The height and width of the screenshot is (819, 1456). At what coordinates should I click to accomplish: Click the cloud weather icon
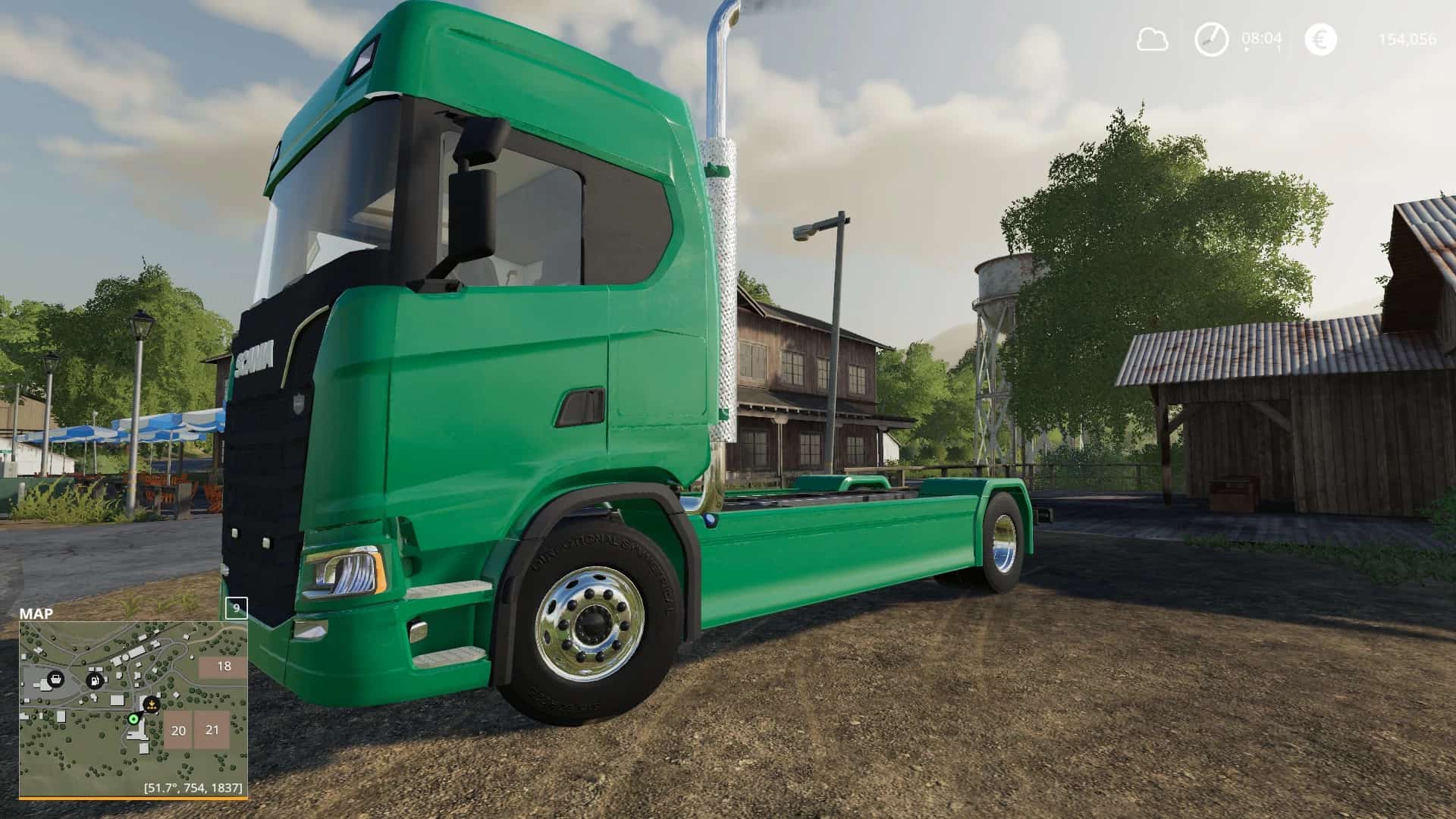1152,39
